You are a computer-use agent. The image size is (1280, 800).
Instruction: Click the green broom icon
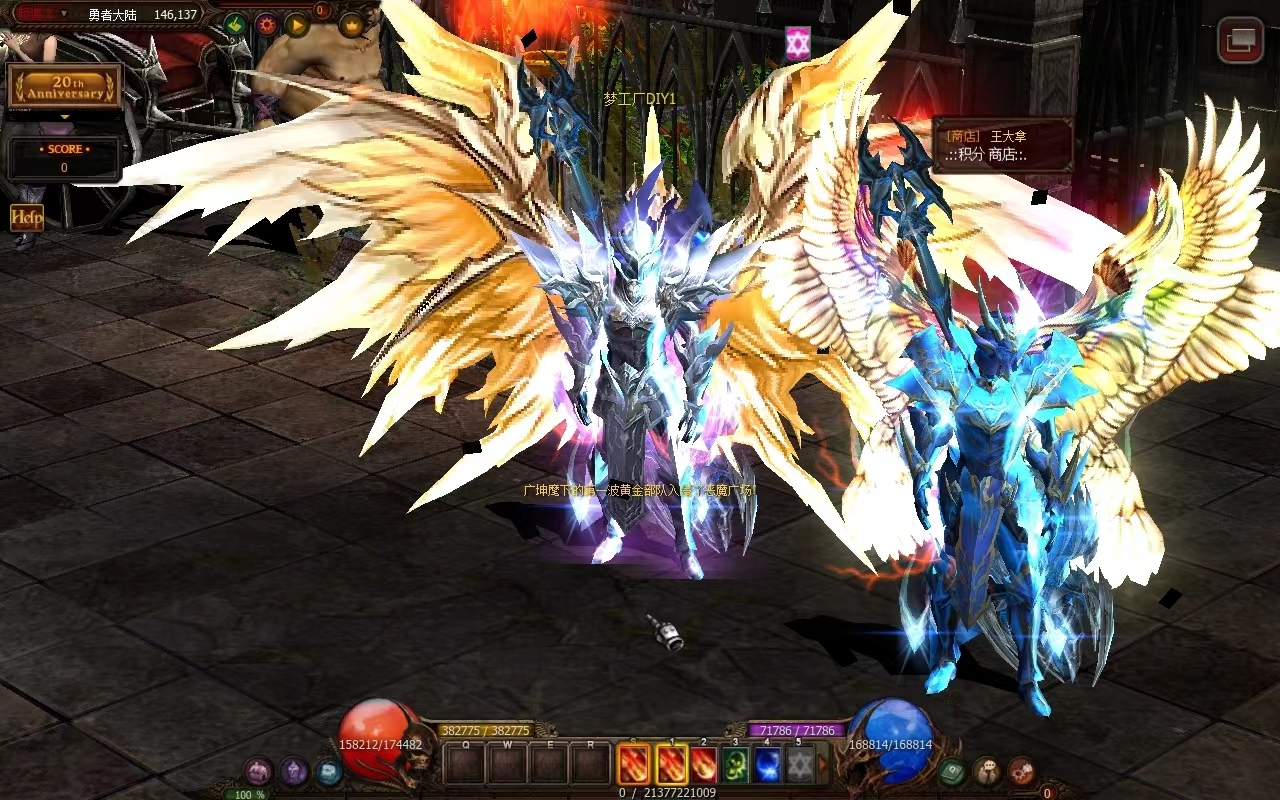(234, 25)
